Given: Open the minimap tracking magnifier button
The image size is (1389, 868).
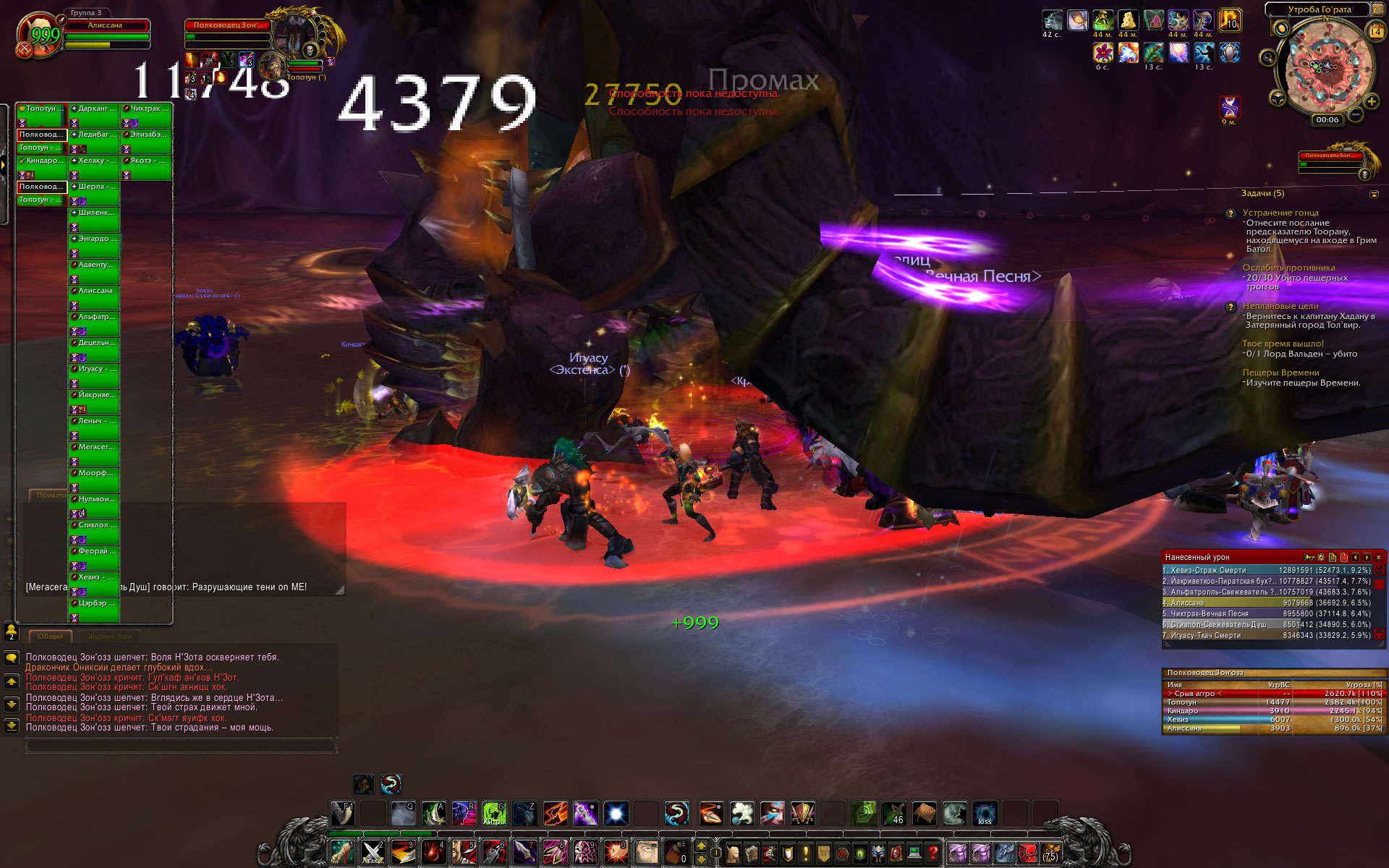Looking at the screenshot, I should [x=1267, y=57].
